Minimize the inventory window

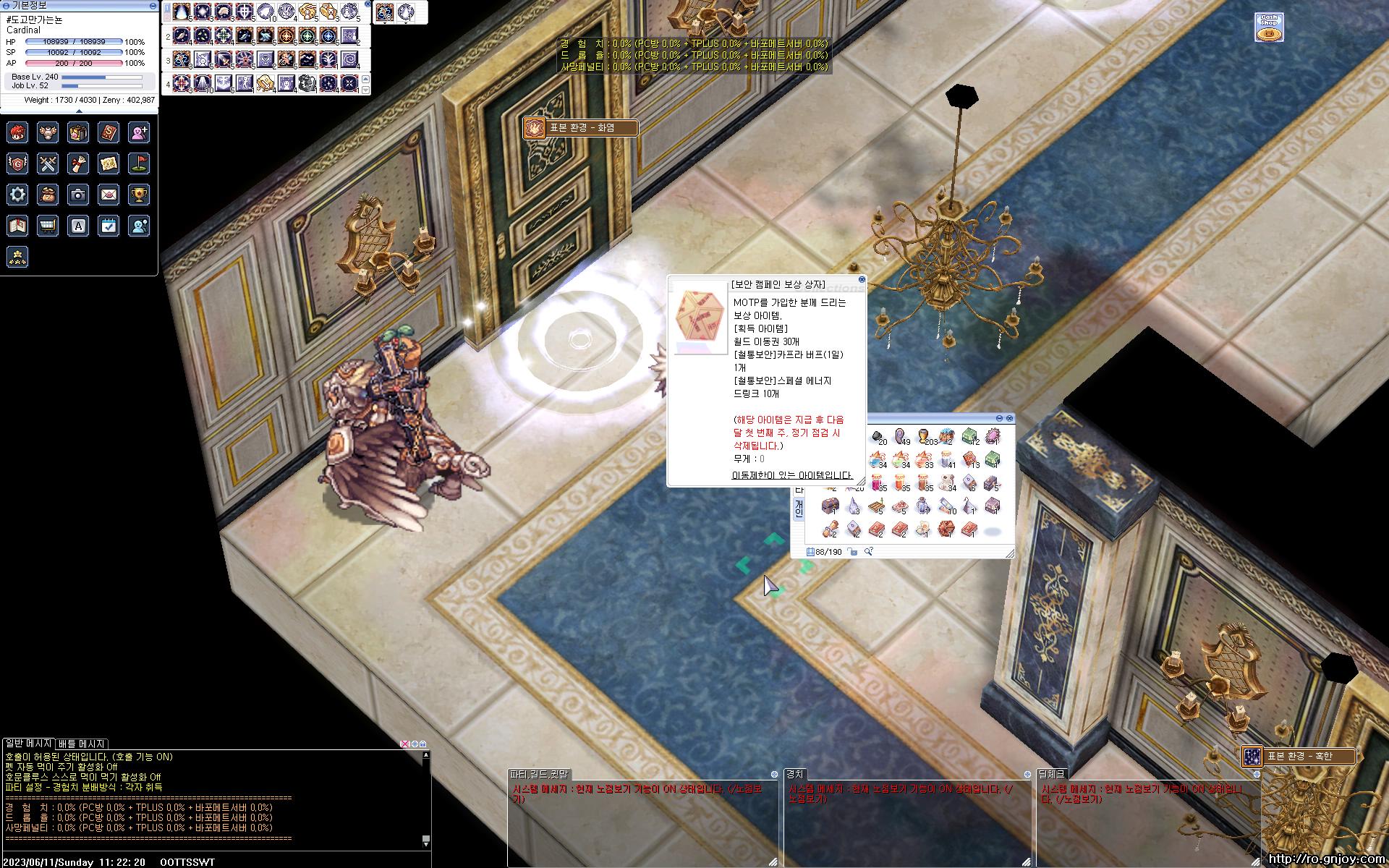1000,418
